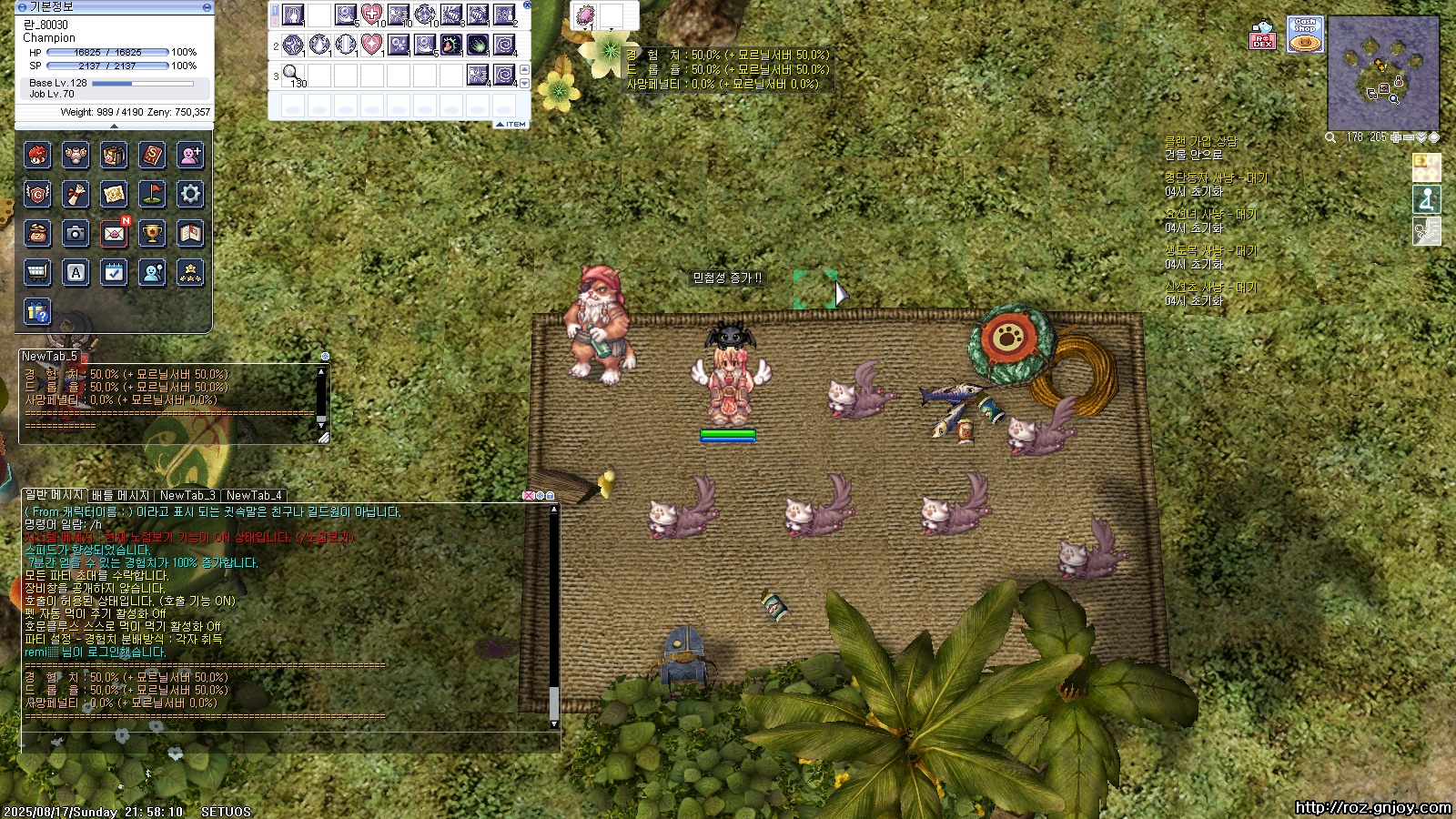Screen dimensions: 1456x819
Task: Open the Cash Shop
Action: click(x=1305, y=35)
